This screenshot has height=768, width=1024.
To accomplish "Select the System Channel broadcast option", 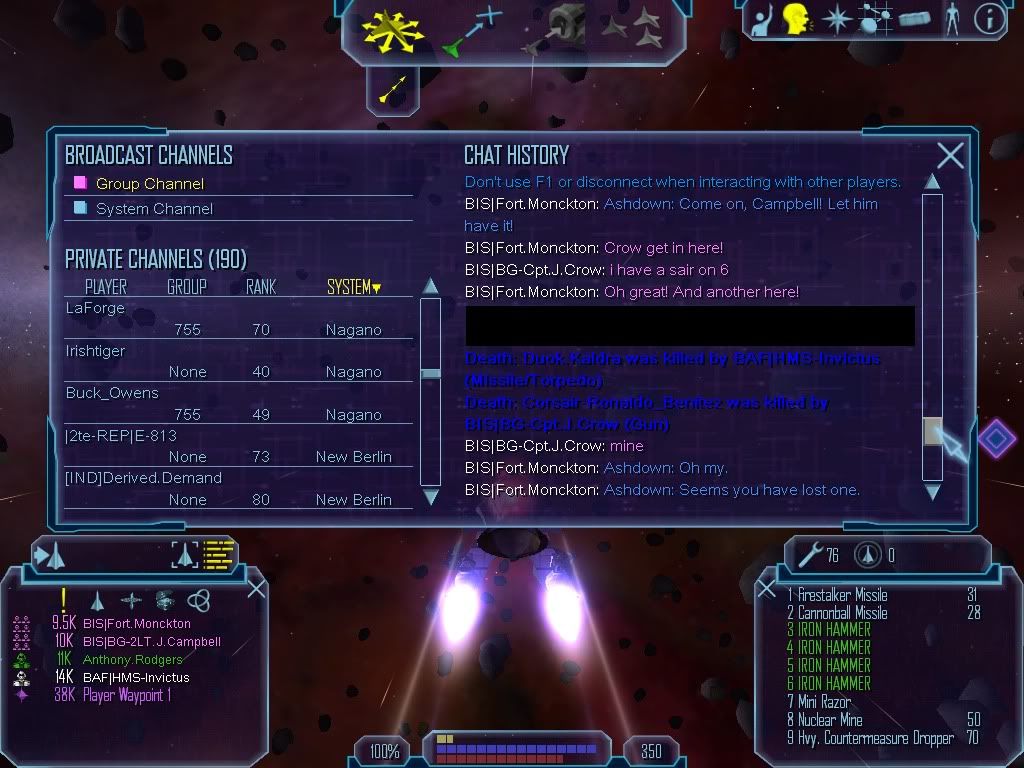I will coord(154,209).
